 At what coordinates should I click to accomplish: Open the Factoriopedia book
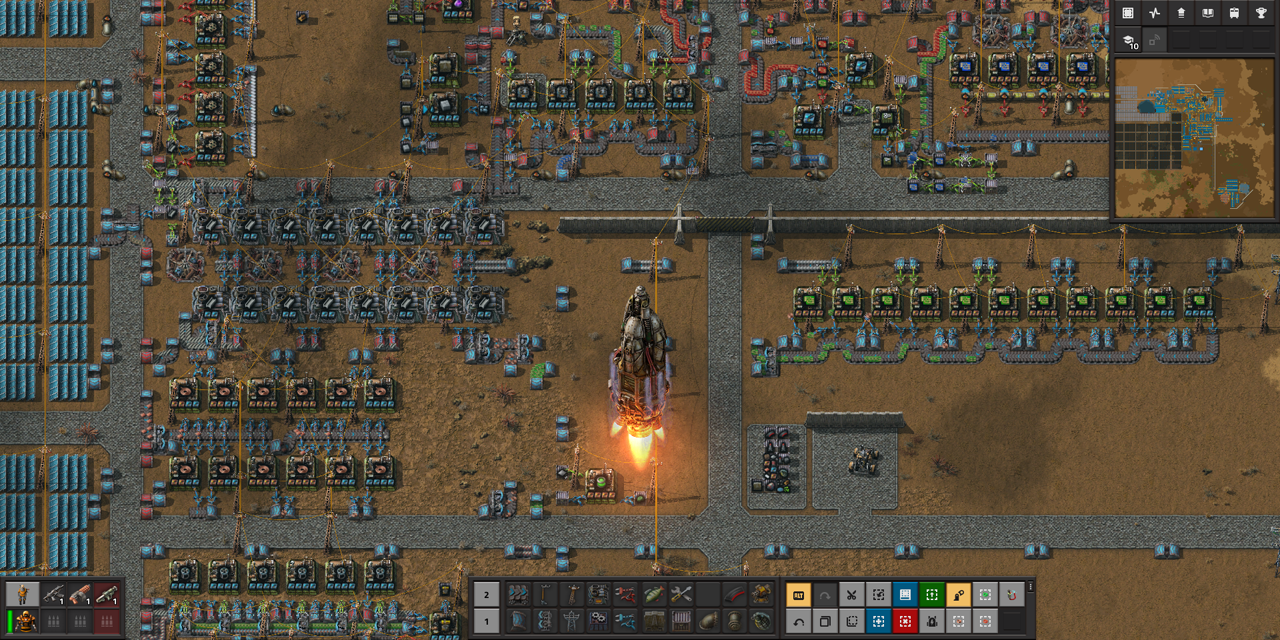(x=1207, y=13)
